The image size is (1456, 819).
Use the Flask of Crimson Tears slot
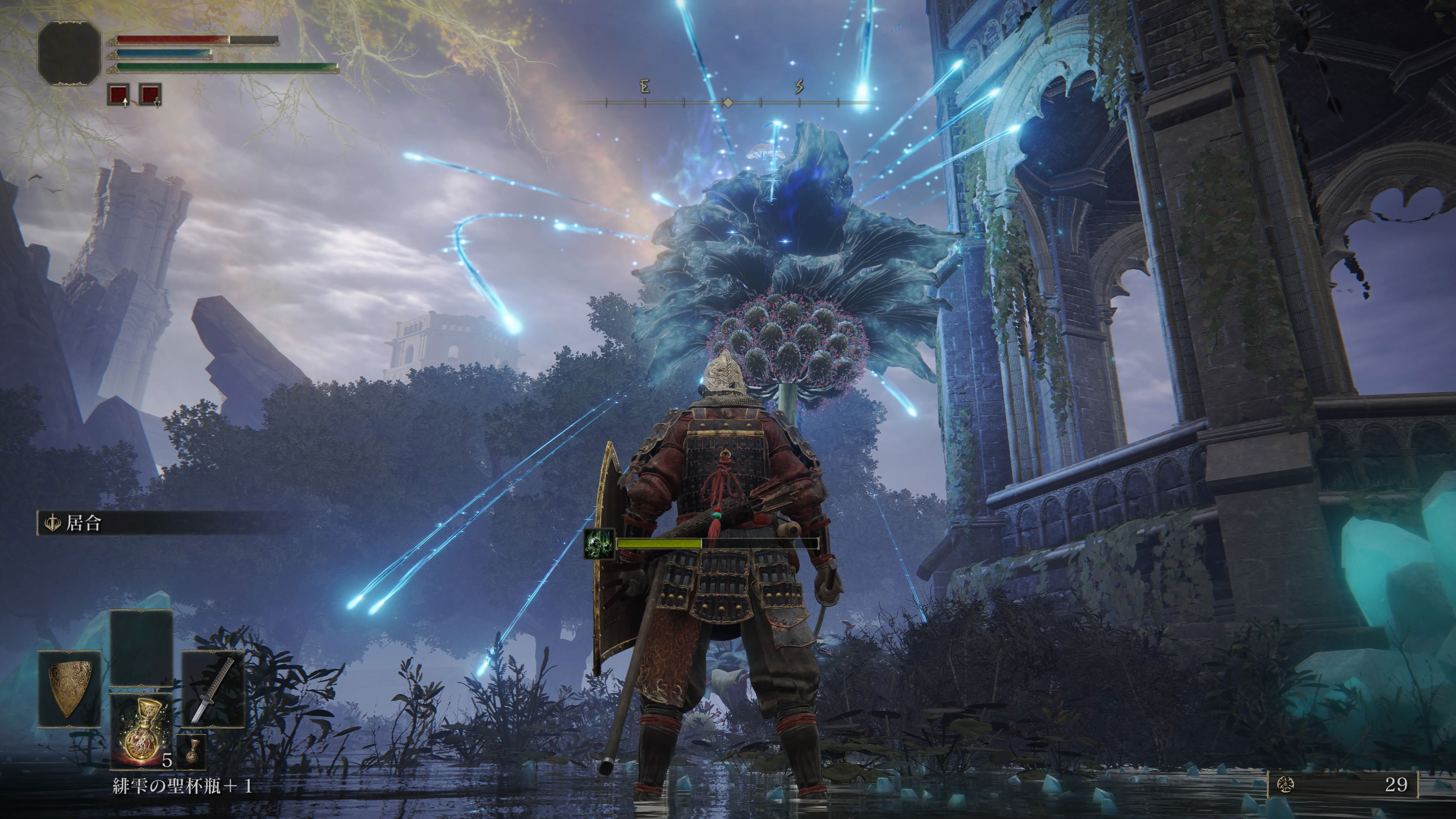pyautogui.click(x=141, y=731)
